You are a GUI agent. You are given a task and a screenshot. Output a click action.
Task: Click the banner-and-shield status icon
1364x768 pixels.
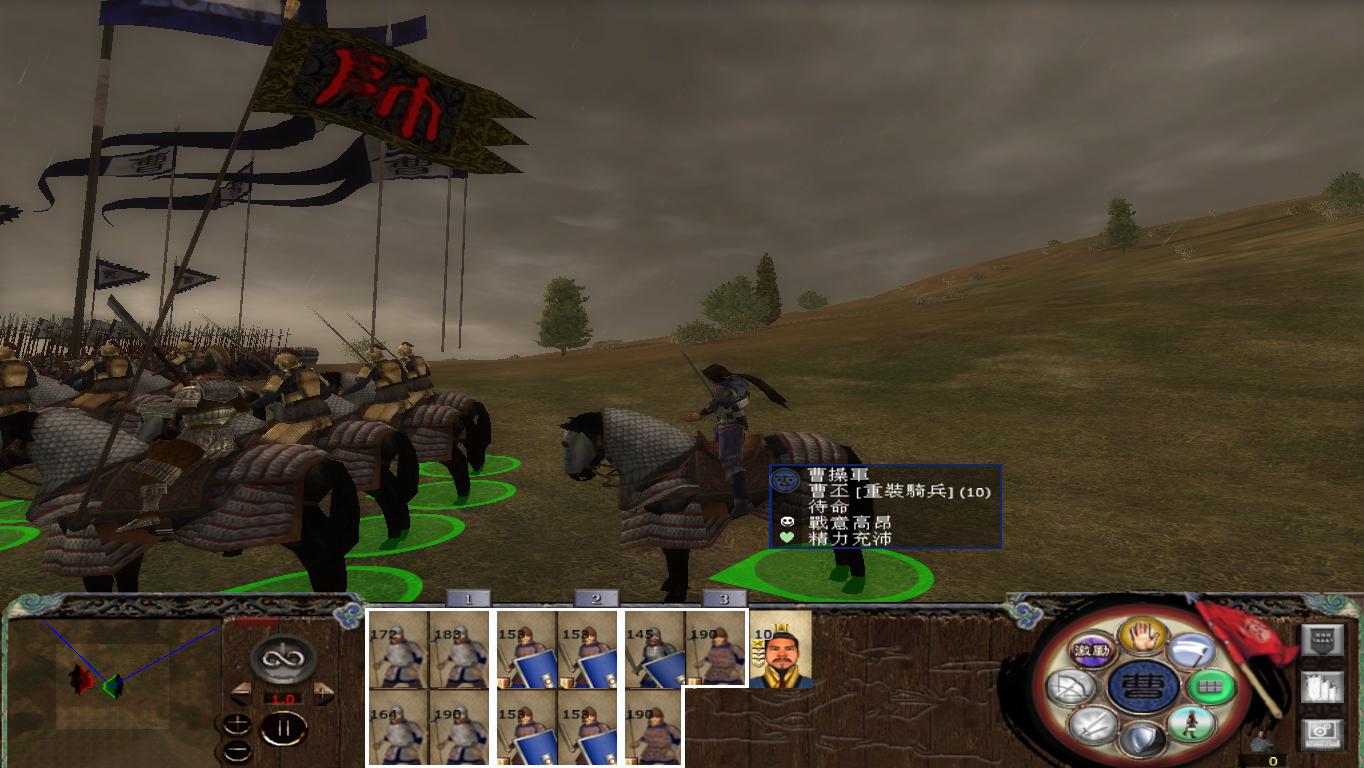[x=1322, y=640]
